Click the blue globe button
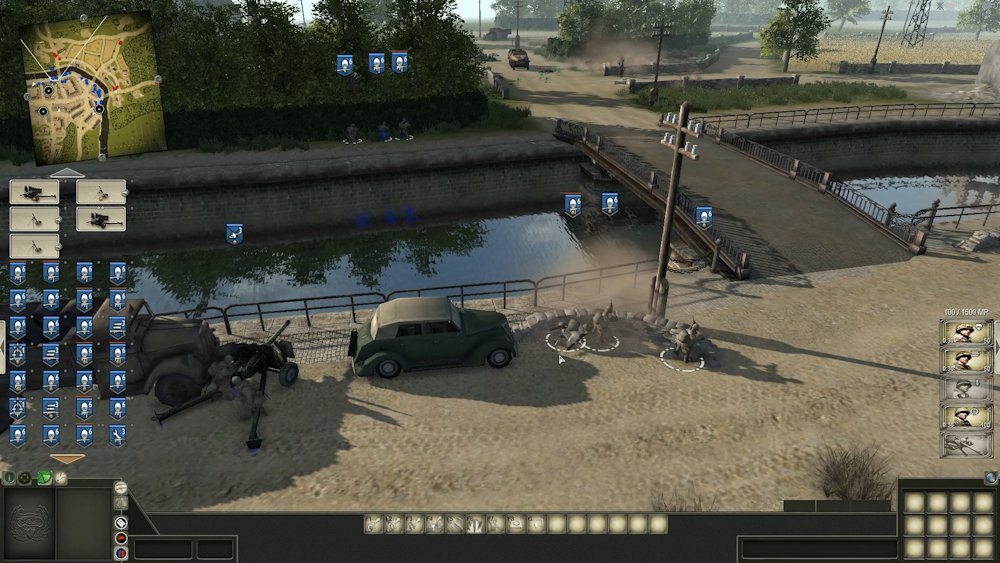The height and width of the screenshot is (563, 1000). (990, 478)
